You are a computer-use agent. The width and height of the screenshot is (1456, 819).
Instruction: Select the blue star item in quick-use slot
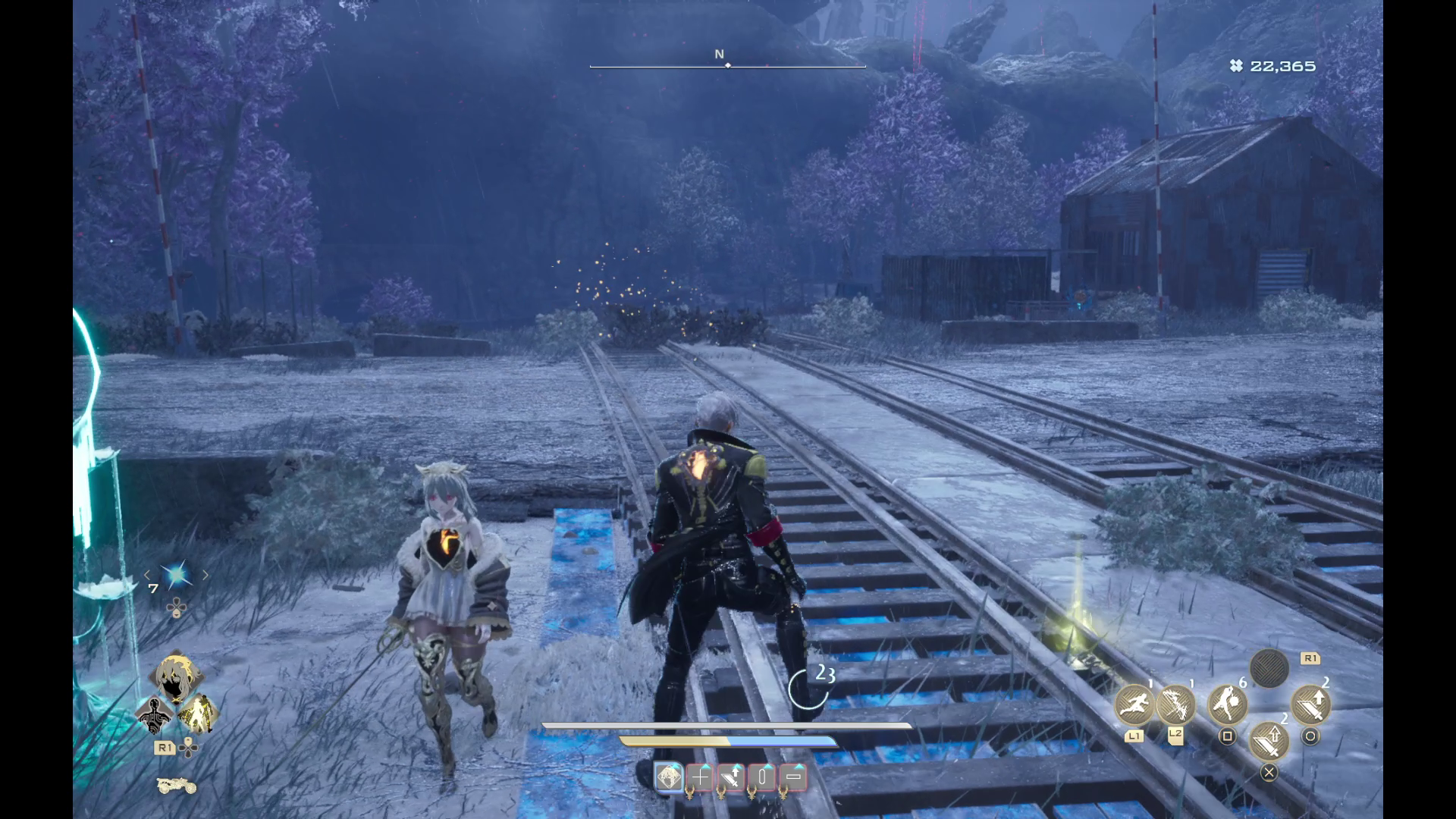pyautogui.click(x=176, y=576)
